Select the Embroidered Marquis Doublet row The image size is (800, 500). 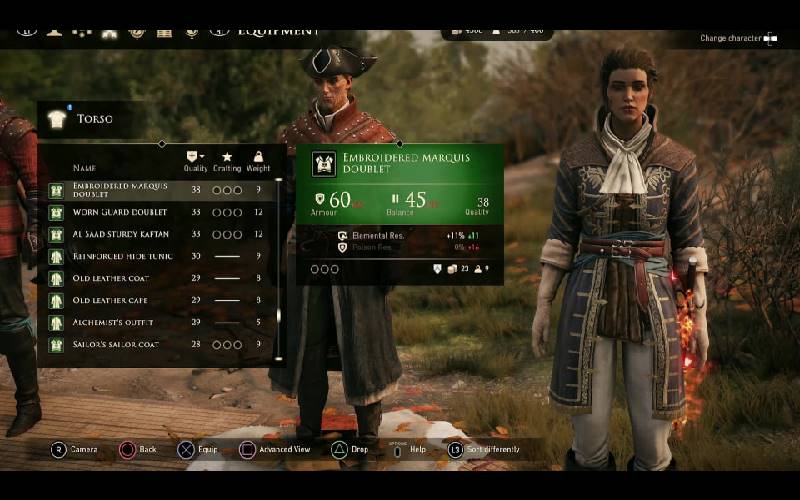[160, 190]
